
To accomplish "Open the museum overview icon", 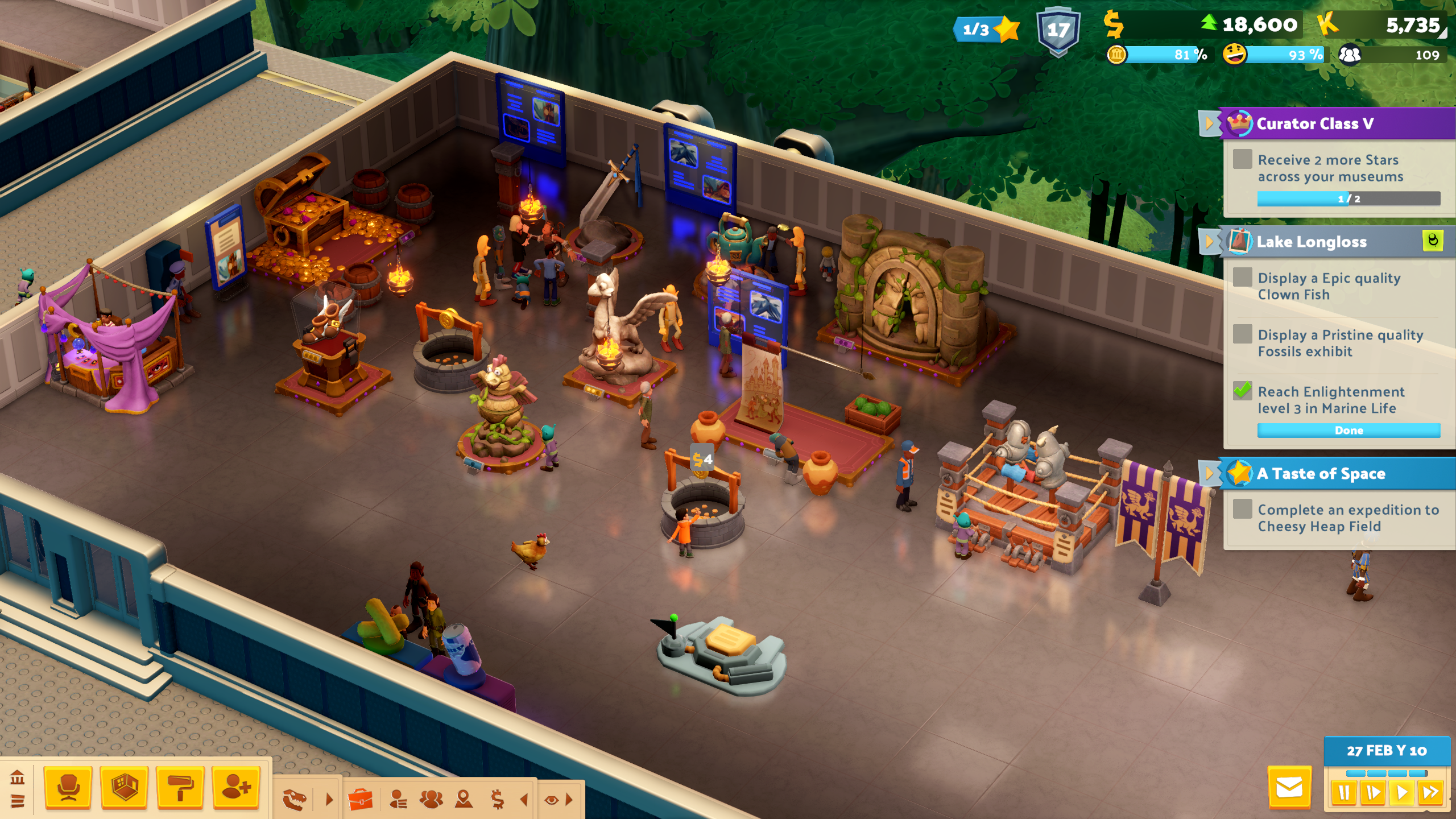I will pyautogui.click(x=17, y=777).
